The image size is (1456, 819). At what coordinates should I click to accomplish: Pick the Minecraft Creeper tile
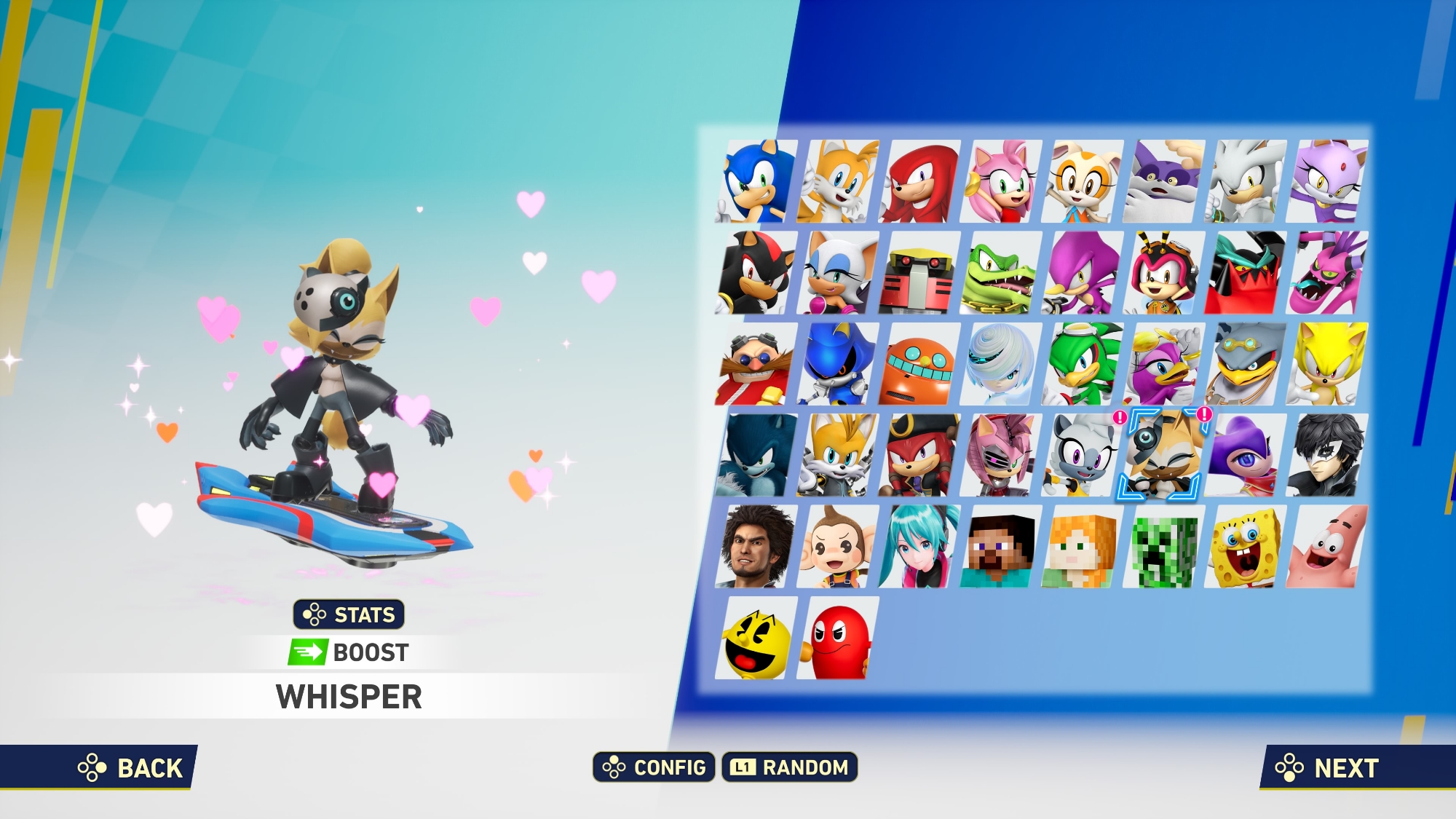[1164, 547]
